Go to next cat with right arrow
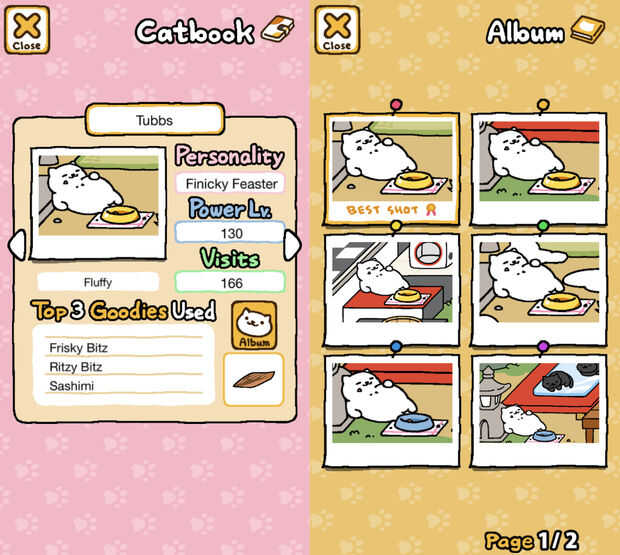620x555 pixels. point(292,245)
